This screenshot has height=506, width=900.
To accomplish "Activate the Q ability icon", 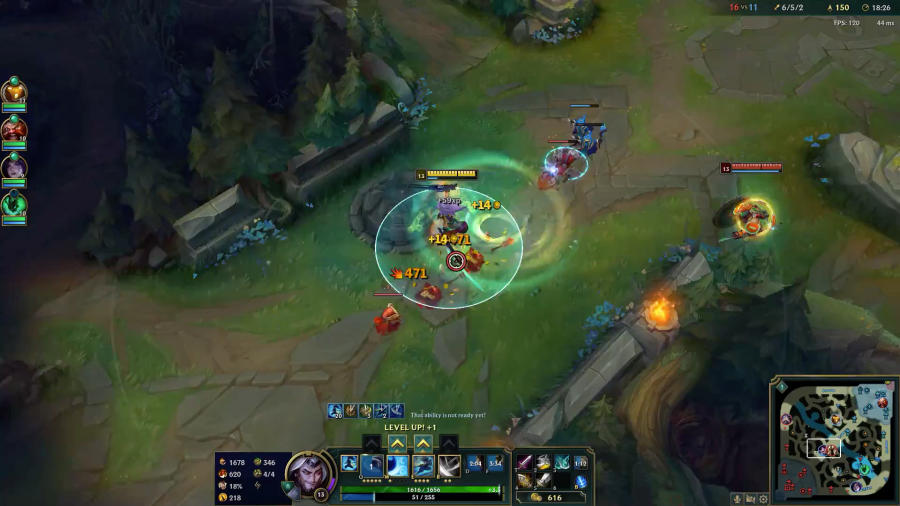I will point(372,465).
